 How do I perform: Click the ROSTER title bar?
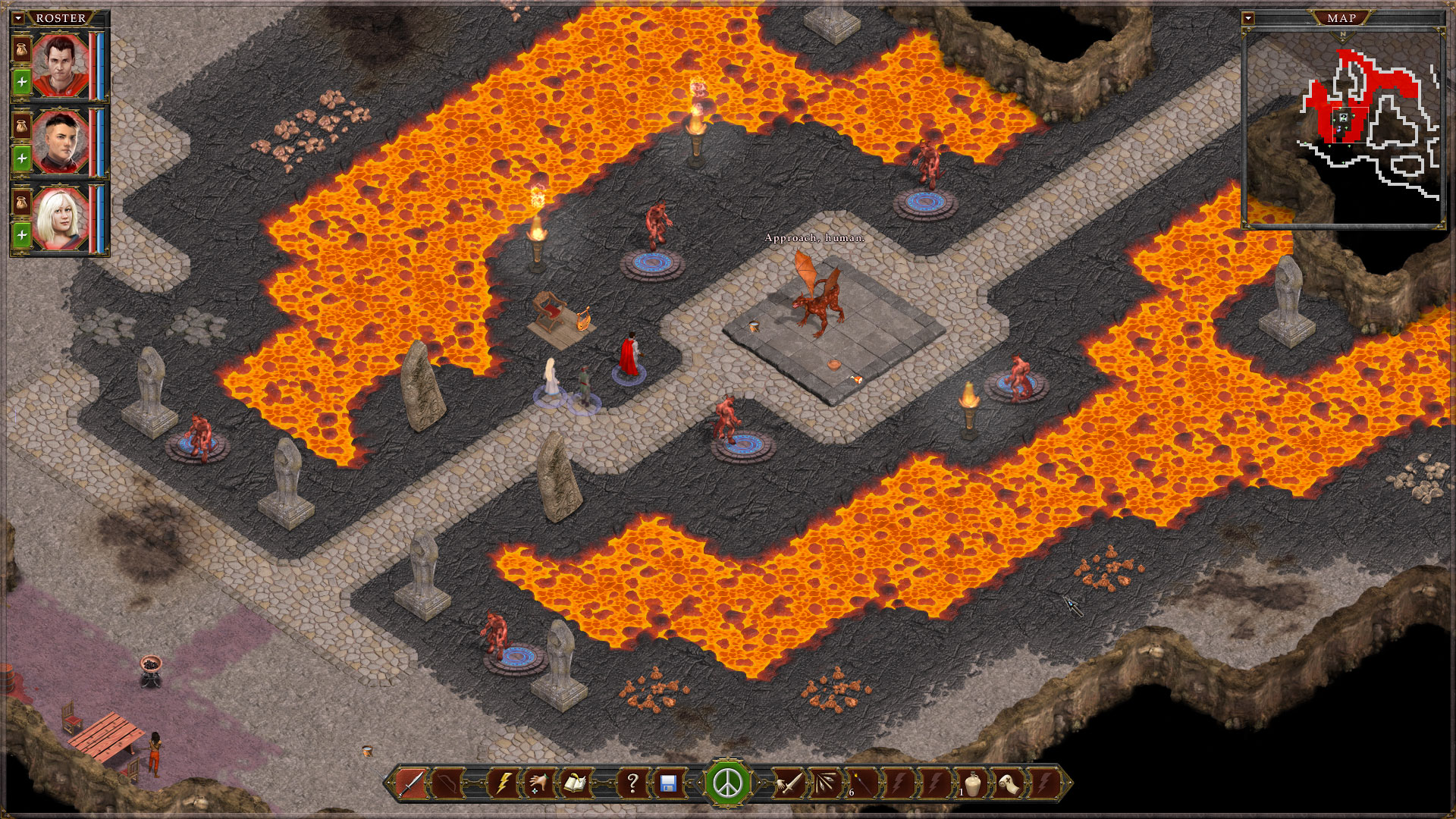60,17
